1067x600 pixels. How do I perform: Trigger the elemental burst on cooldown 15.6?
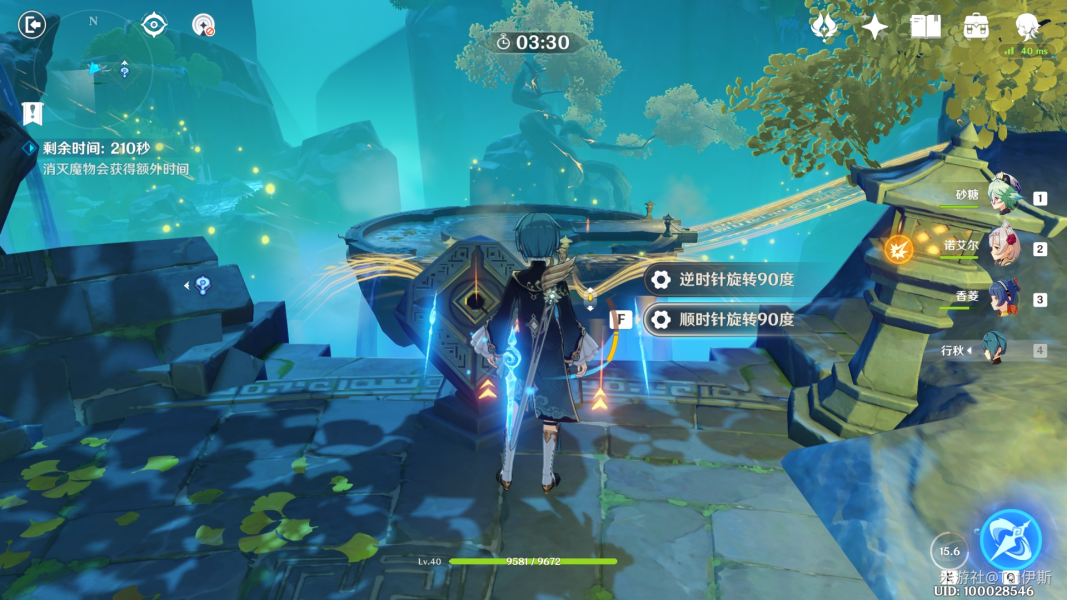[949, 550]
